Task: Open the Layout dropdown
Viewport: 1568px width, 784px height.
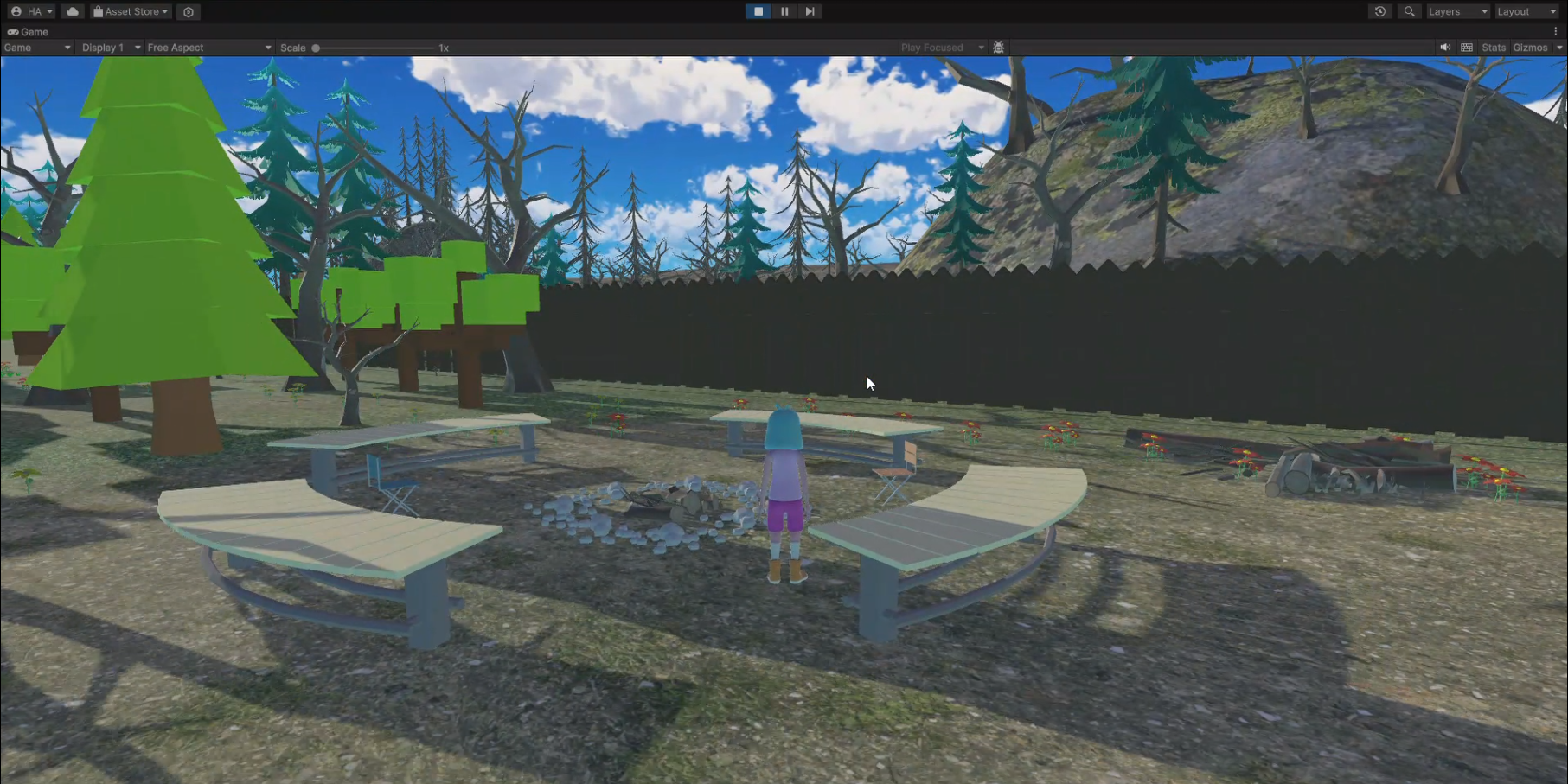Action: click(1525, 11)
